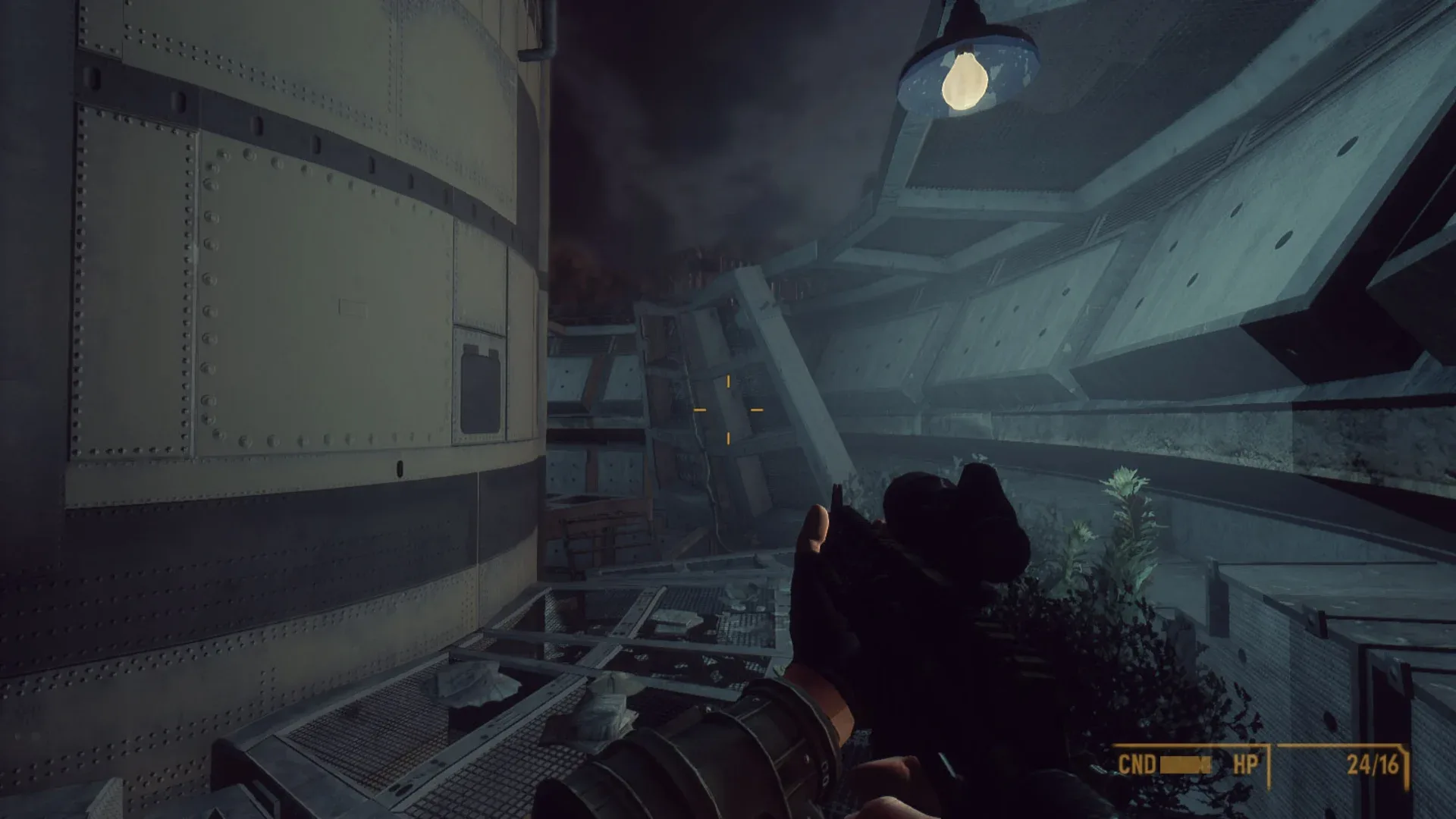Click the yellow CND condition bar fill
1456x819 pixels.
[1185, 764]
